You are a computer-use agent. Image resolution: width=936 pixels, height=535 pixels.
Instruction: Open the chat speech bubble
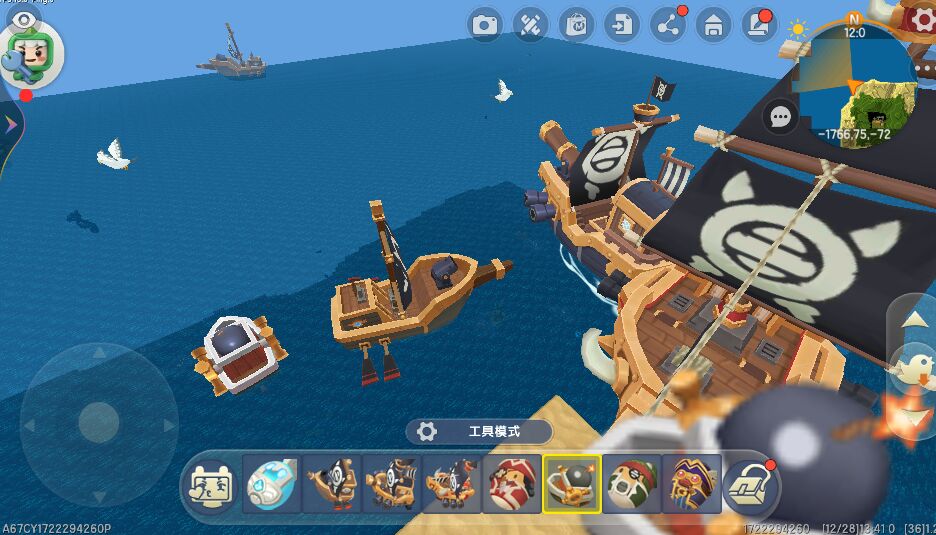pyautogui.click(x=780, y=117)
